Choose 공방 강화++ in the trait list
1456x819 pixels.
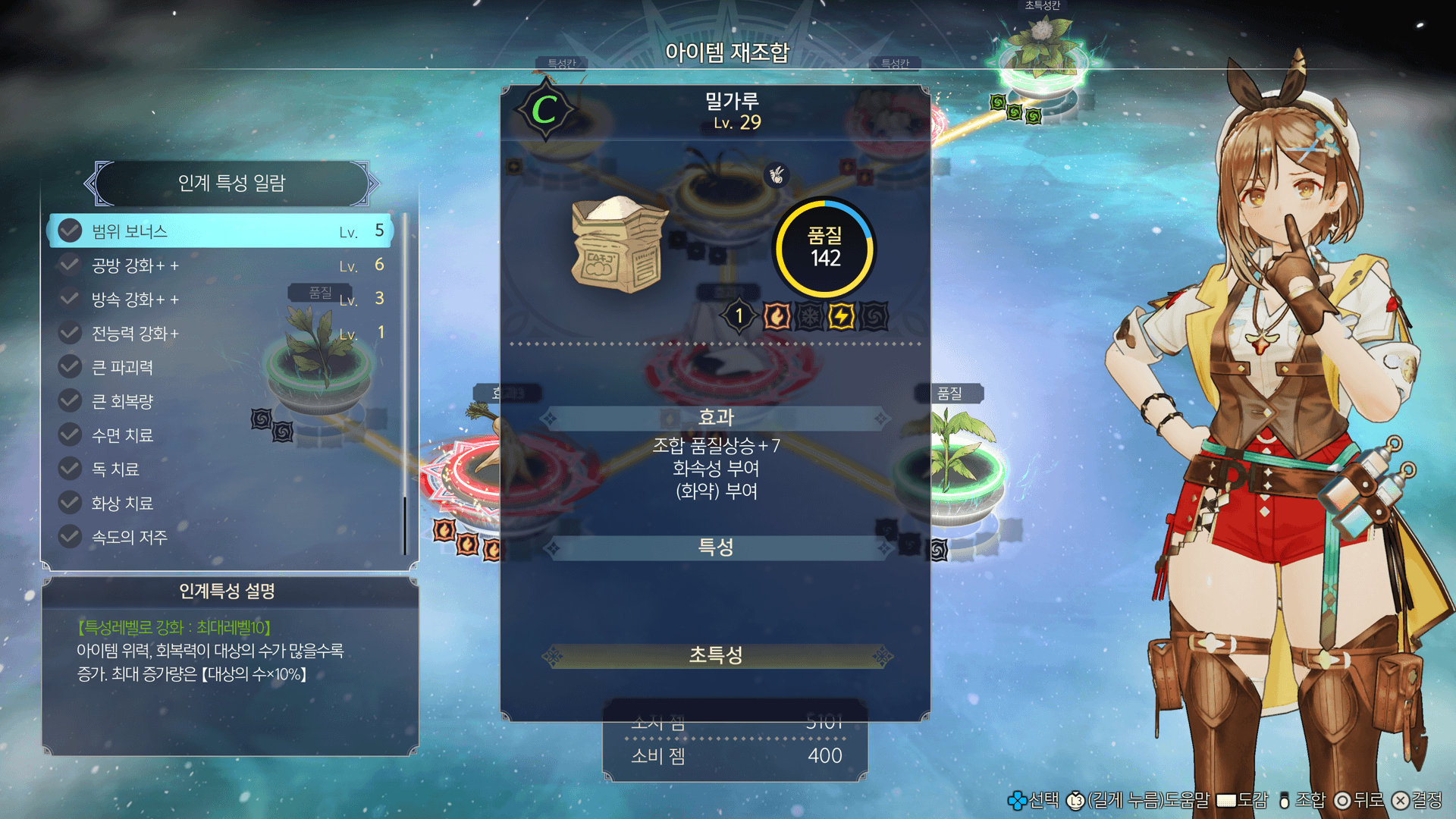(x=220, y=265)
